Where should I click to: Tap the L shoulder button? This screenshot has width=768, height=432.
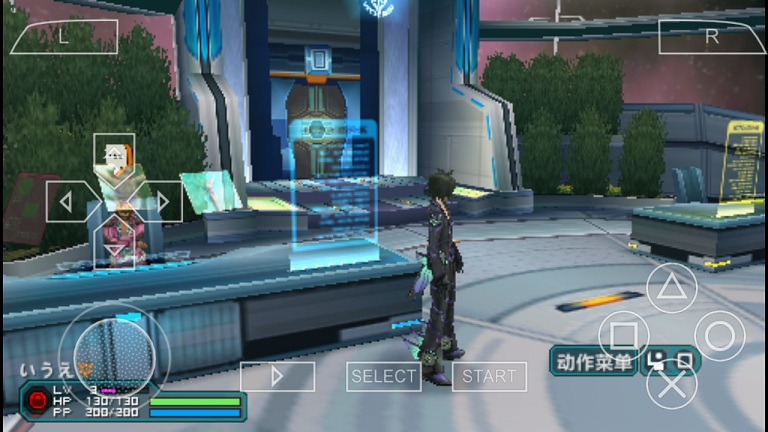pos(64,37)
